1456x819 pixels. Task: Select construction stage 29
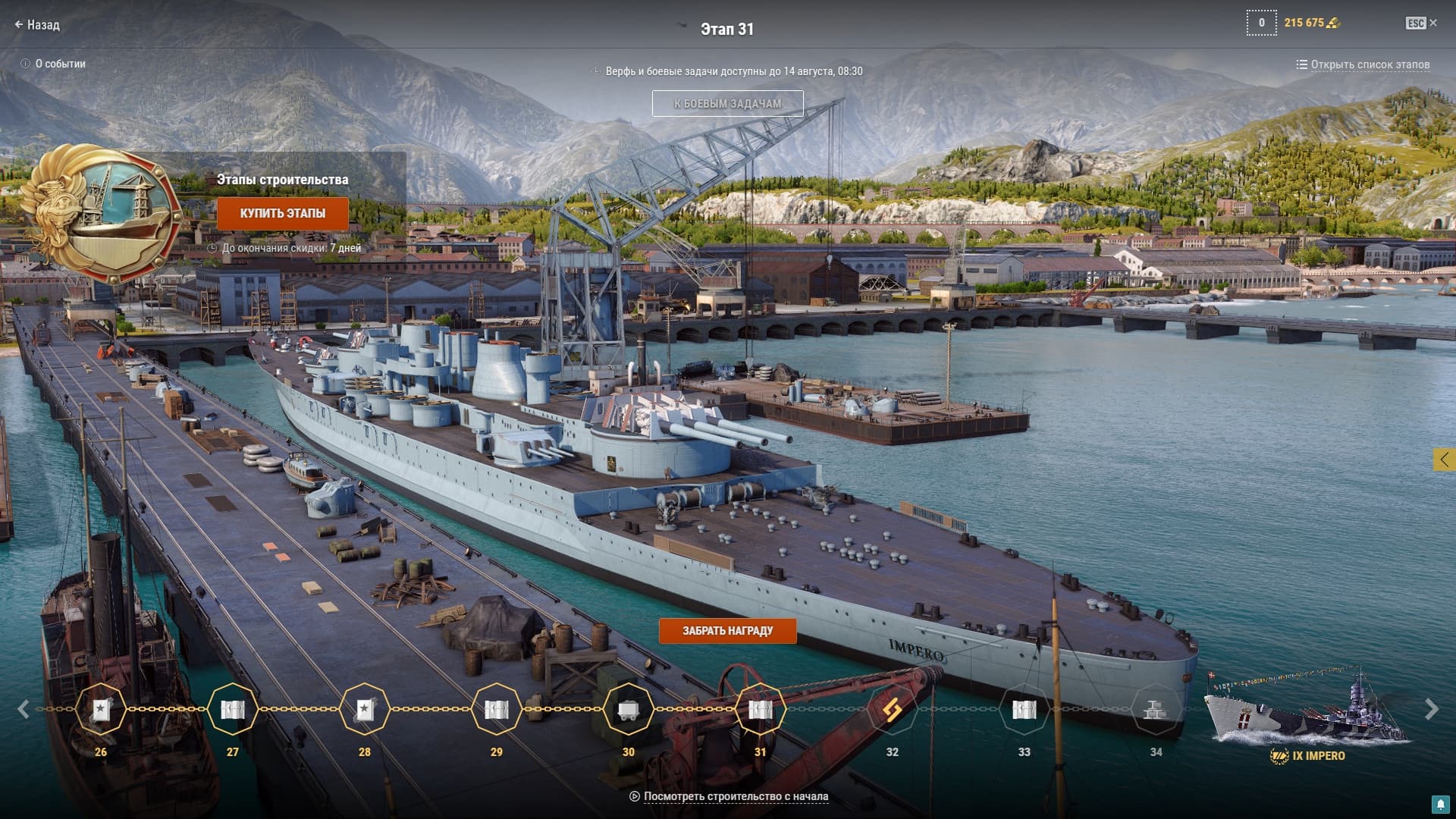point(497,710)
